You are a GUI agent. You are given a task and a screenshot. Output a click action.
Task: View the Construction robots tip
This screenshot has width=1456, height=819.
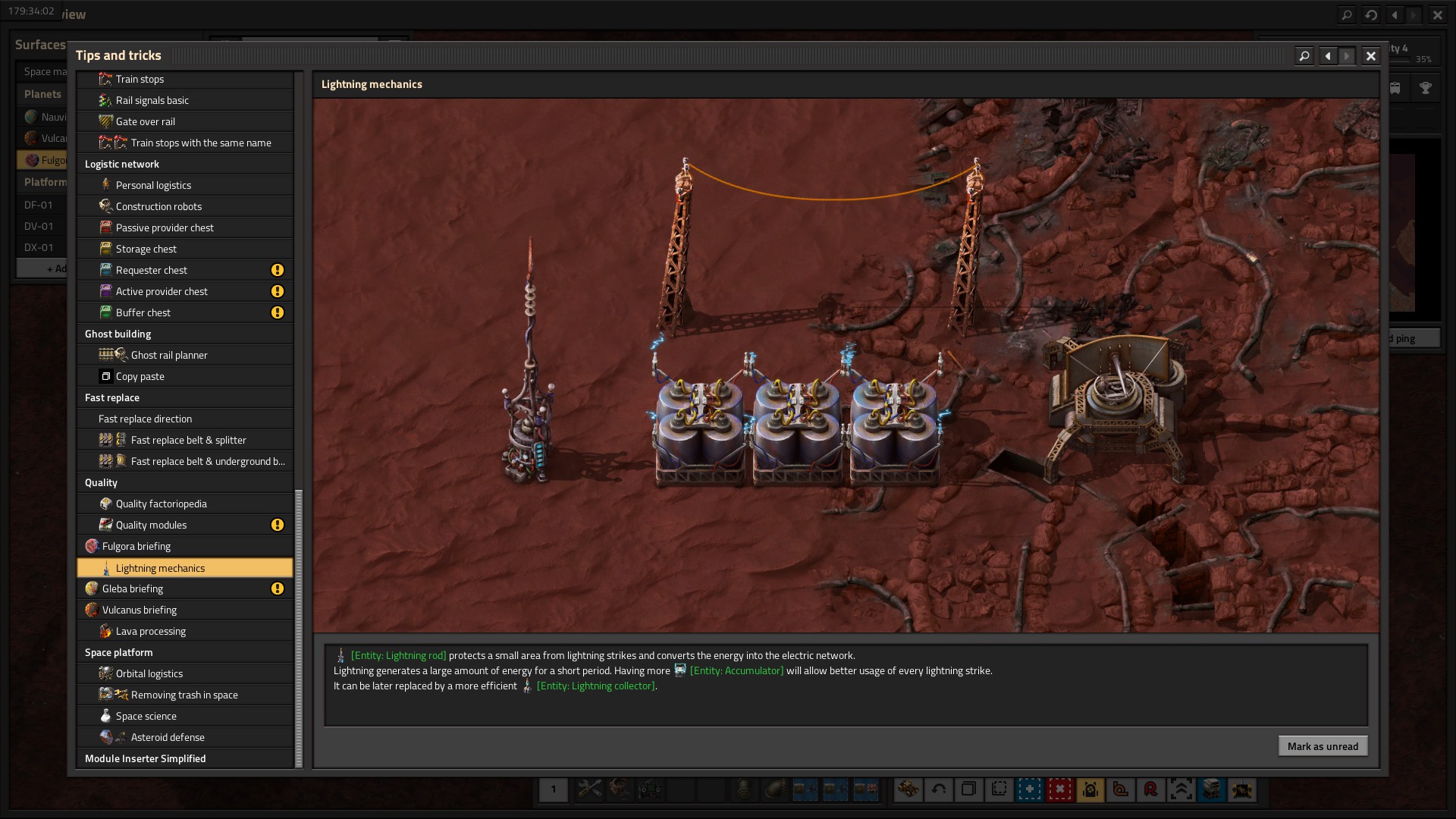tap(158, 206)
